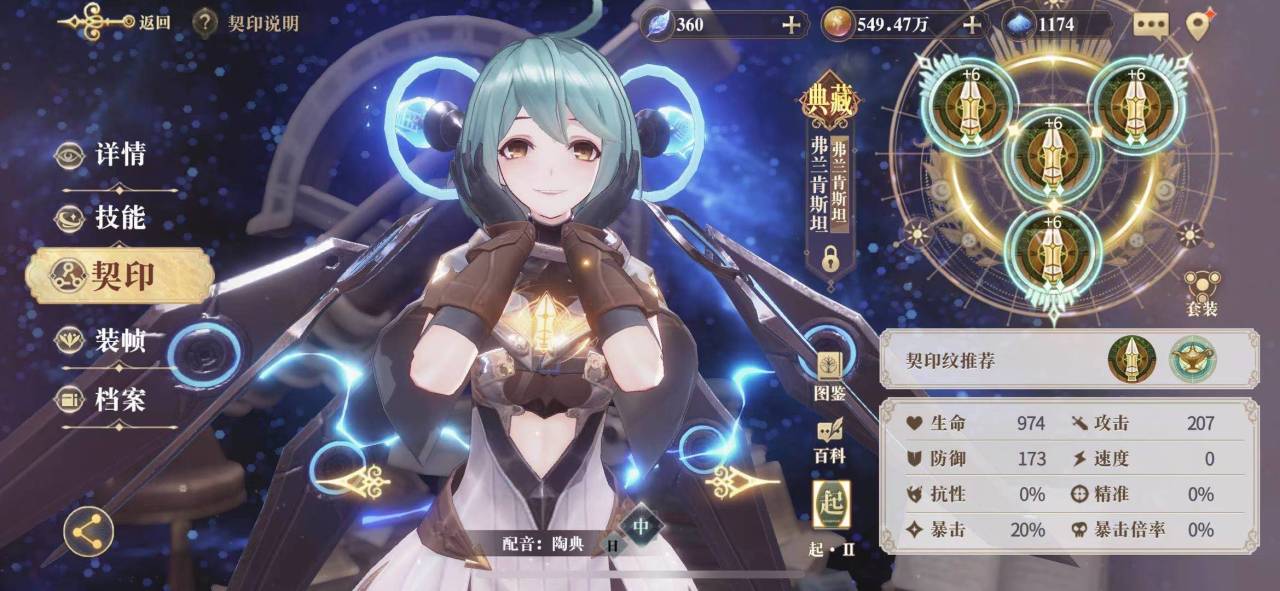Screen dimensions: 1280x591
Task: Open the 百科 encyclopedia
Action: click(x=829, y=440)
